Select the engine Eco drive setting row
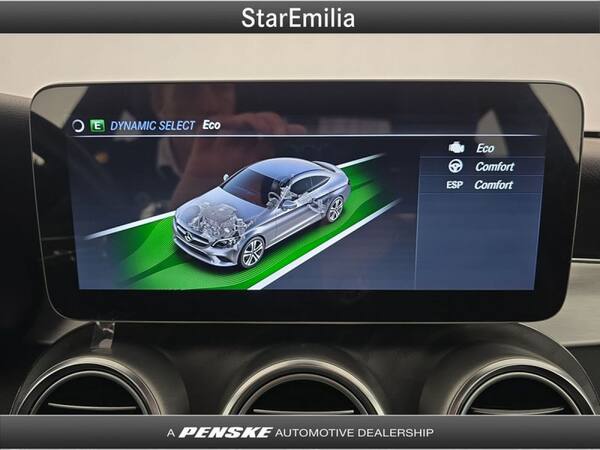 point(482,148)
